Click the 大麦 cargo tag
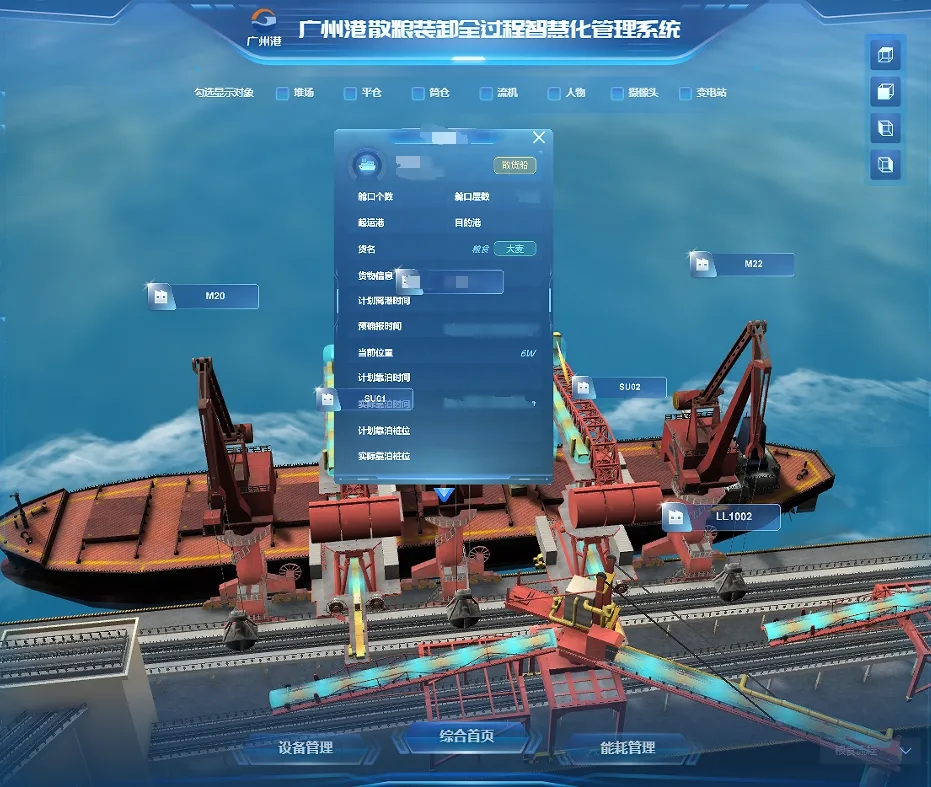 (514, 249)
